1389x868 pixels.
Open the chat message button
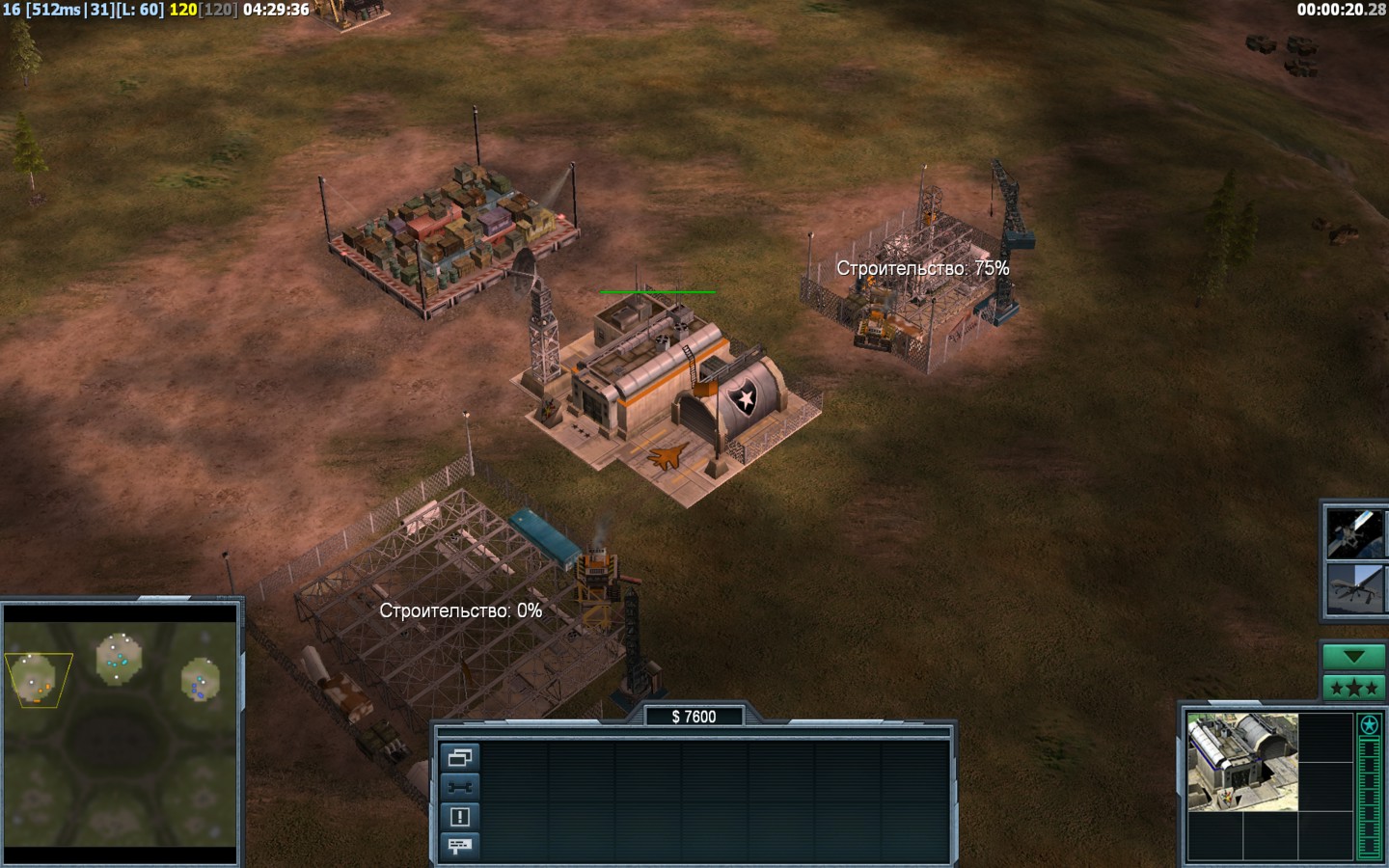(460, 846)
